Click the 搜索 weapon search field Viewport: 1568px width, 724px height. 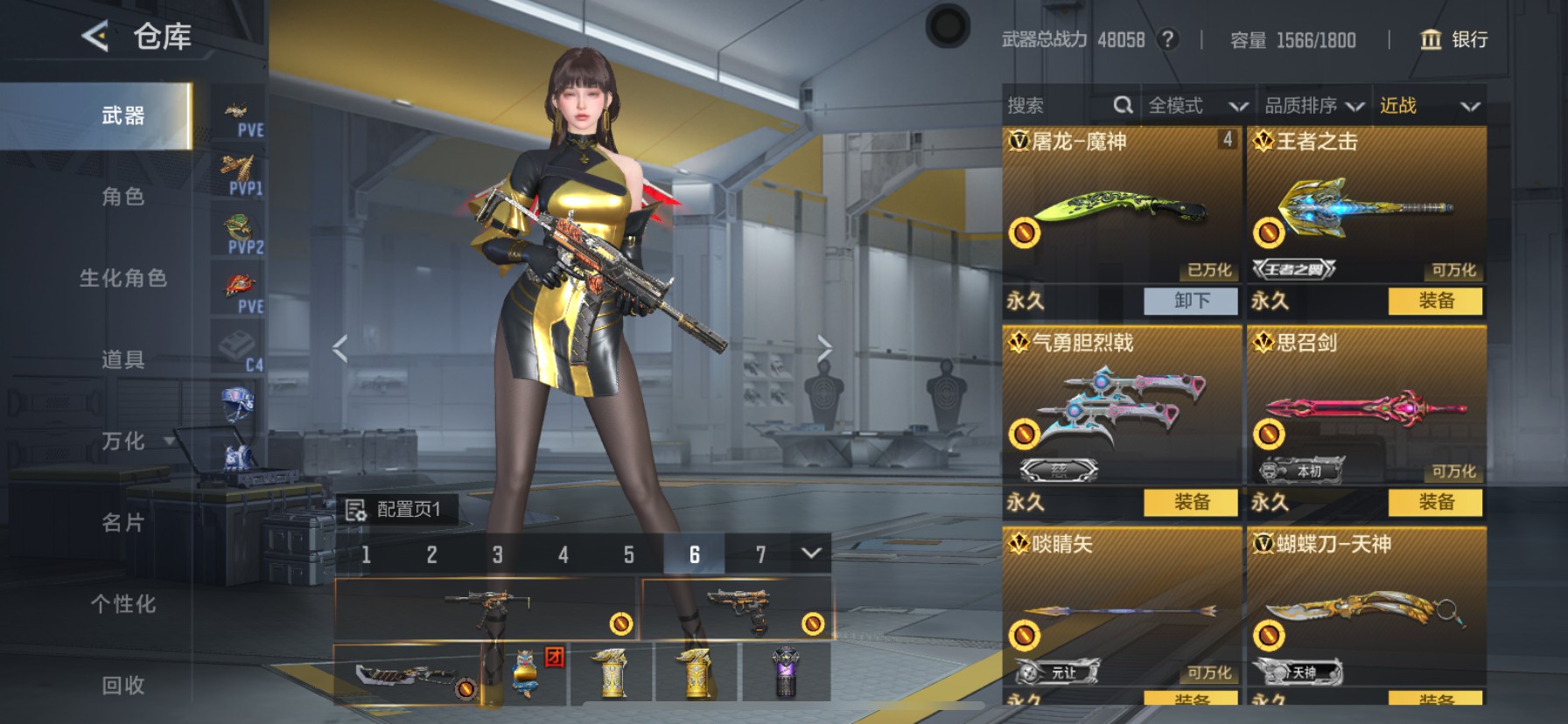click(1059, 106)
